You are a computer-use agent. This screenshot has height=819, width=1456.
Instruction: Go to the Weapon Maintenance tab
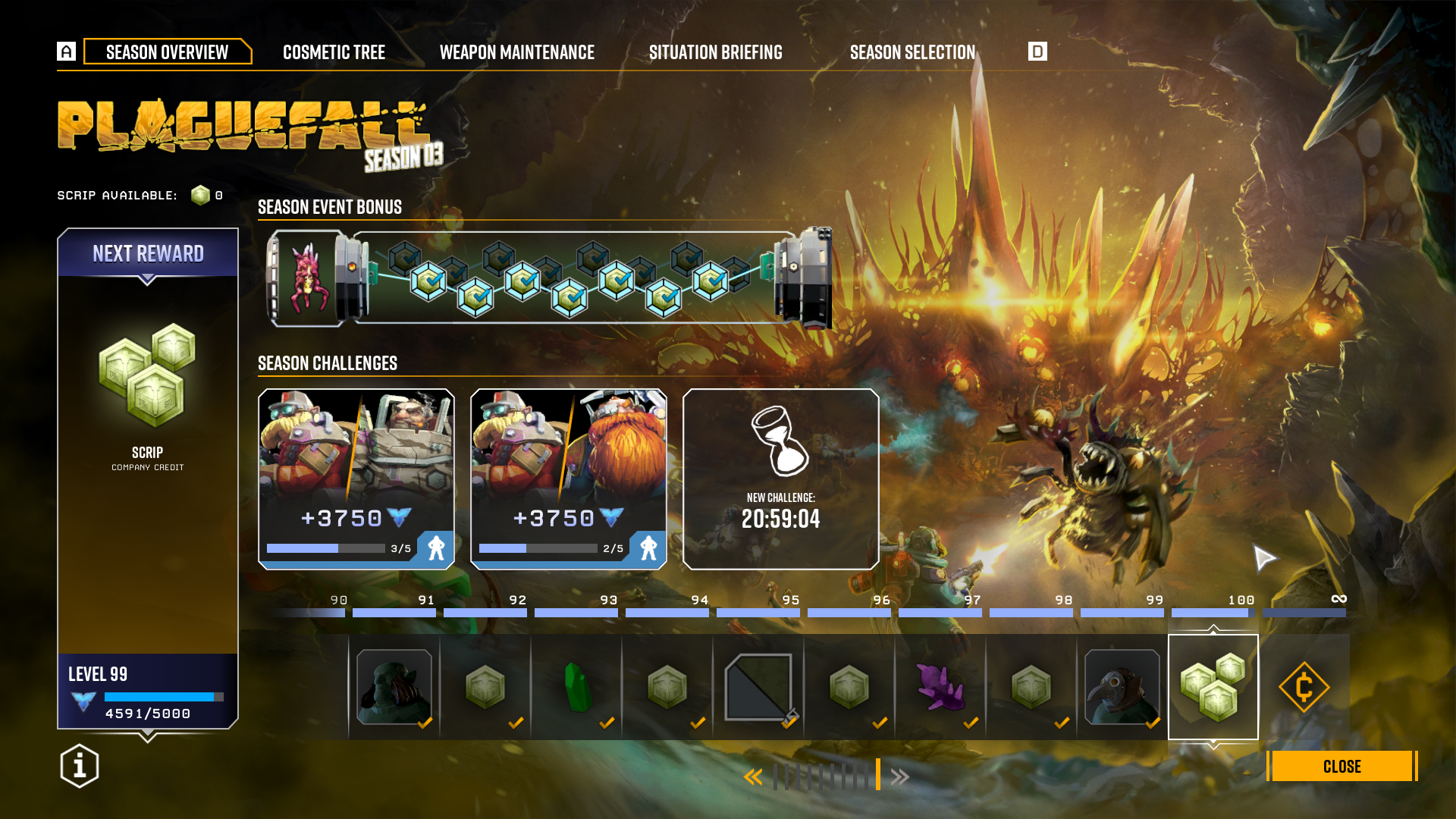coord(517,52)
